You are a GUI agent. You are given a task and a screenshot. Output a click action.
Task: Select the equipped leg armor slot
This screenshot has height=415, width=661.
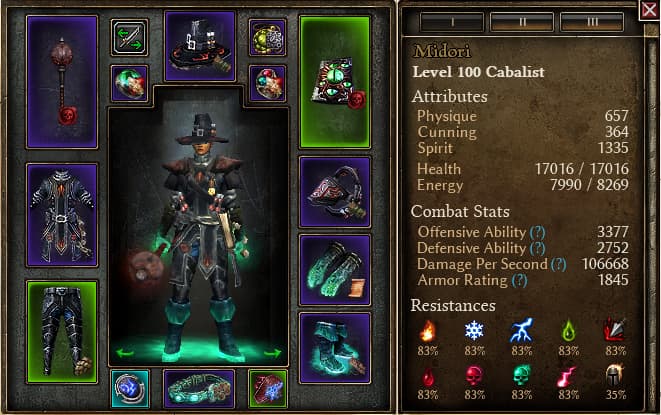pos(62,325)
